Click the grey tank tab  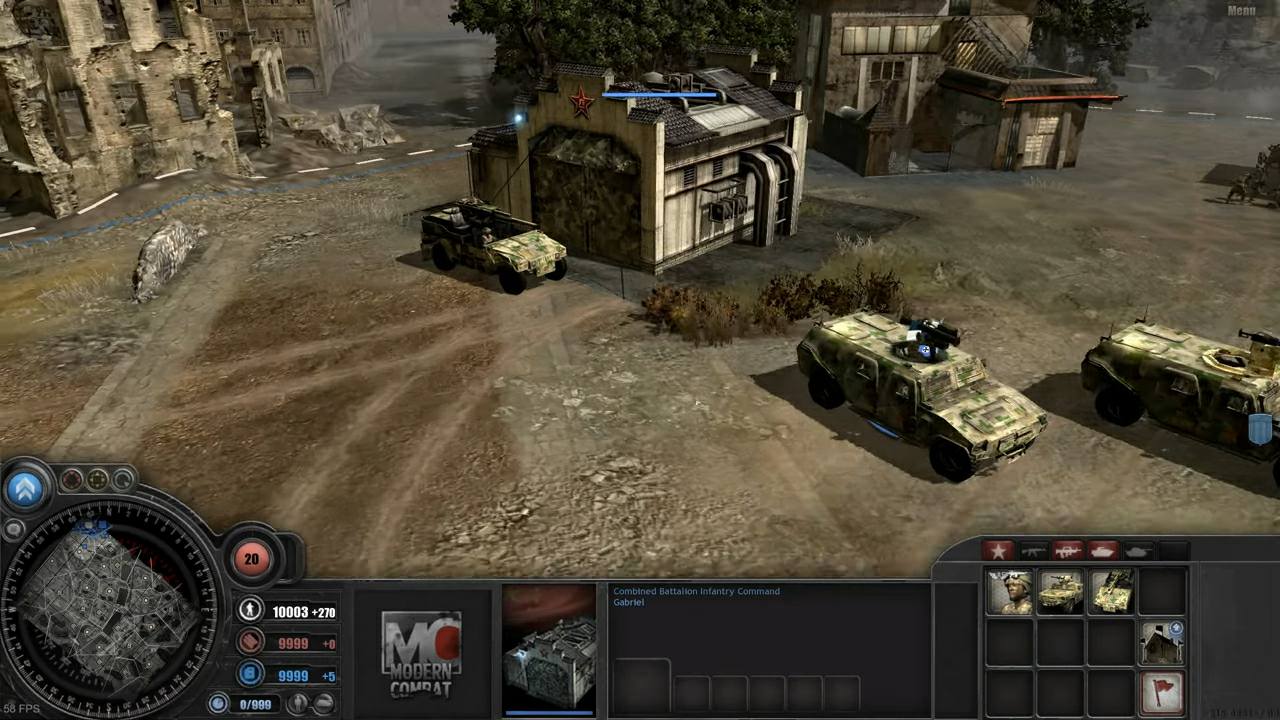[1137, 550]
